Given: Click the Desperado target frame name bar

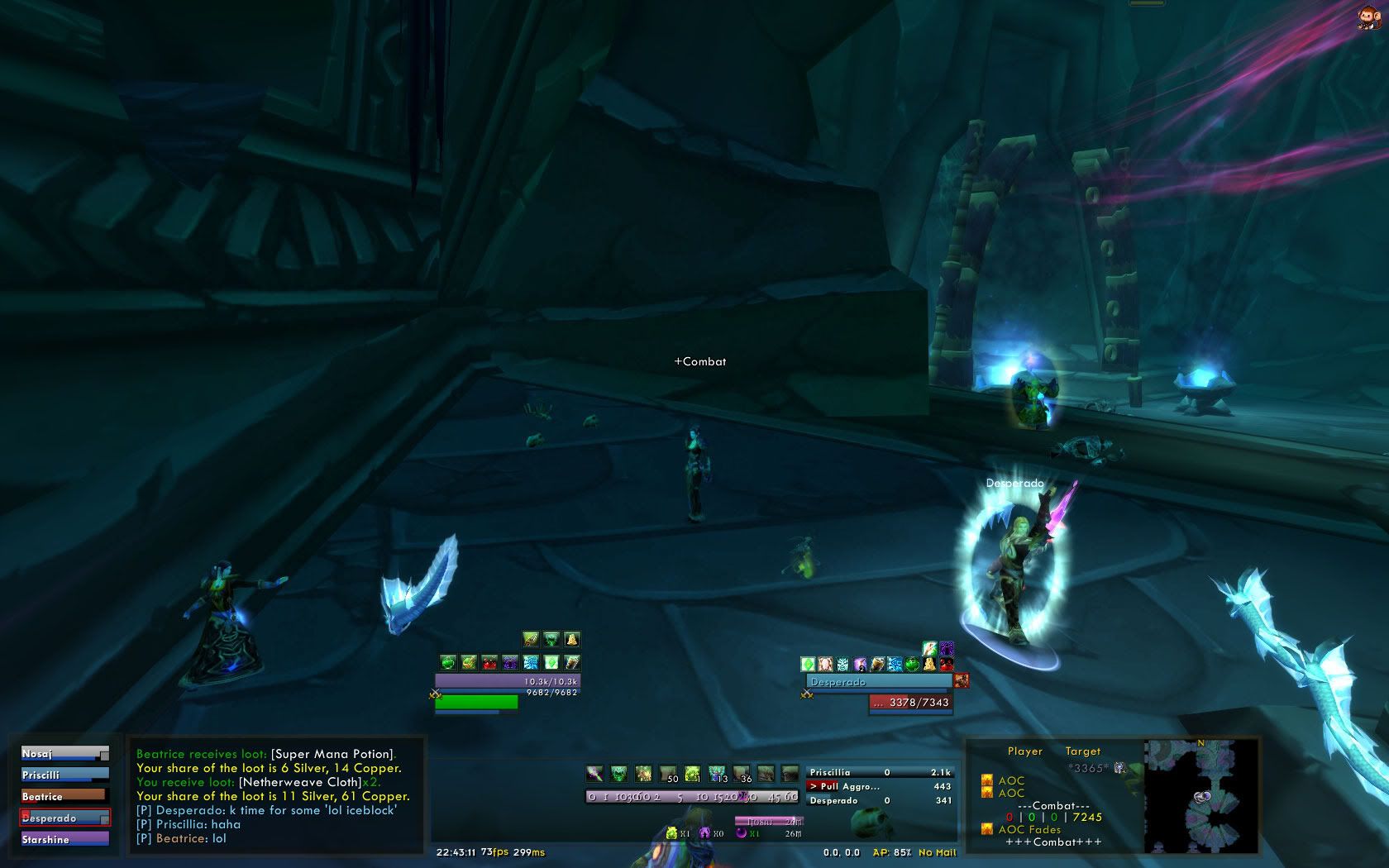Looking at the screenshot, I should [878, 683].
